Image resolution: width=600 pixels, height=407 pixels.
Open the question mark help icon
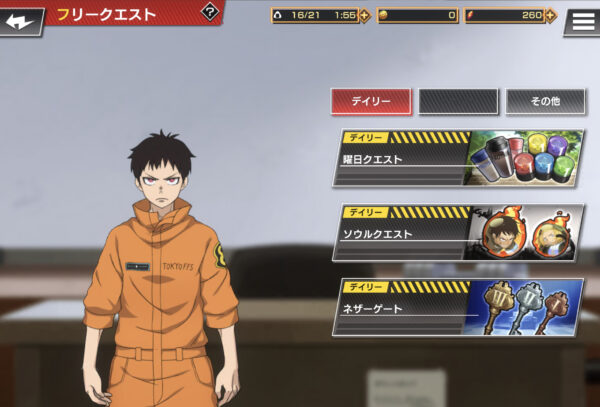(x=210, y=12)
